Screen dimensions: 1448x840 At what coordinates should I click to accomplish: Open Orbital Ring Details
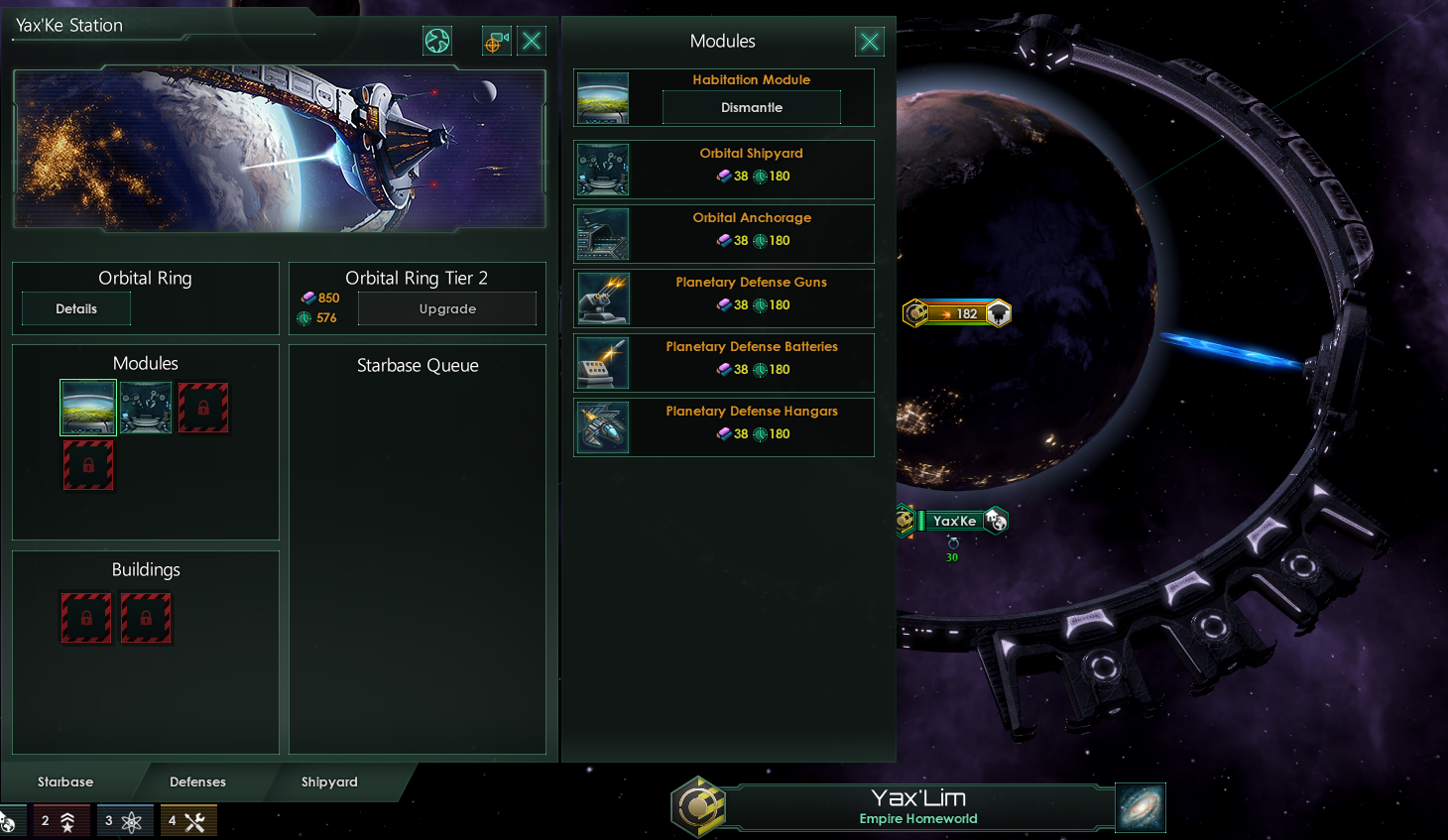click(76, 308)
